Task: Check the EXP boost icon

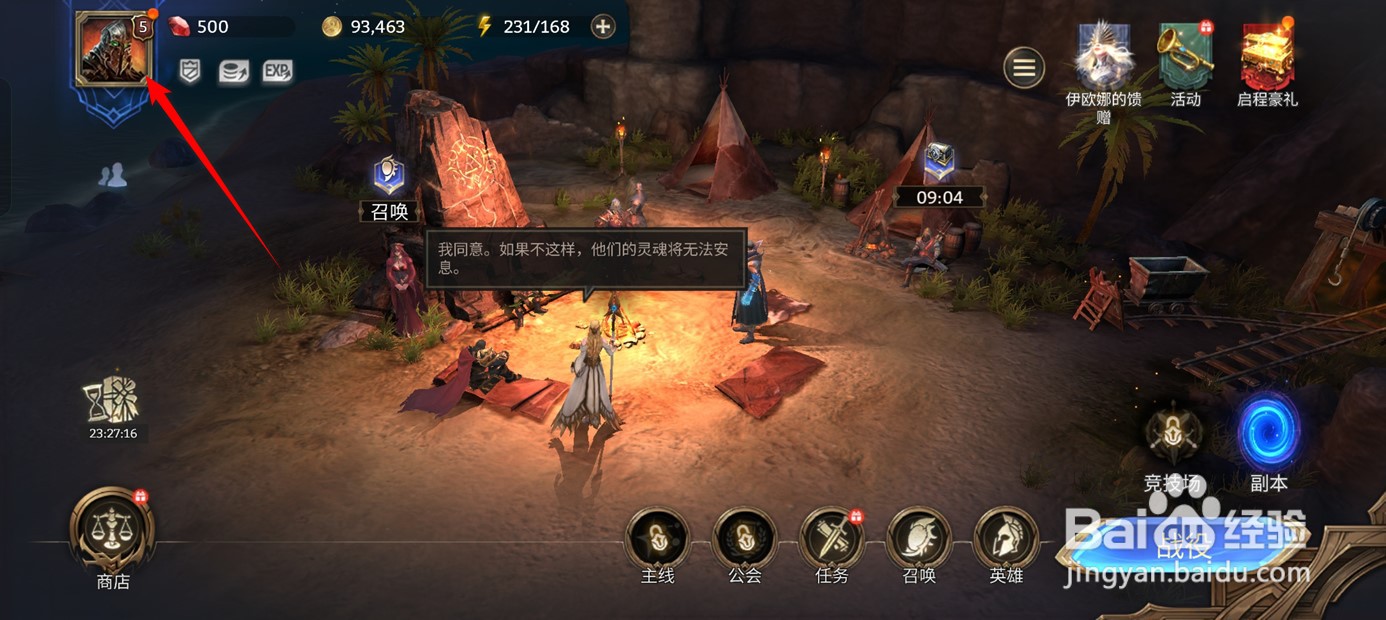Action: pyautogui.click(x=277, y=71)
